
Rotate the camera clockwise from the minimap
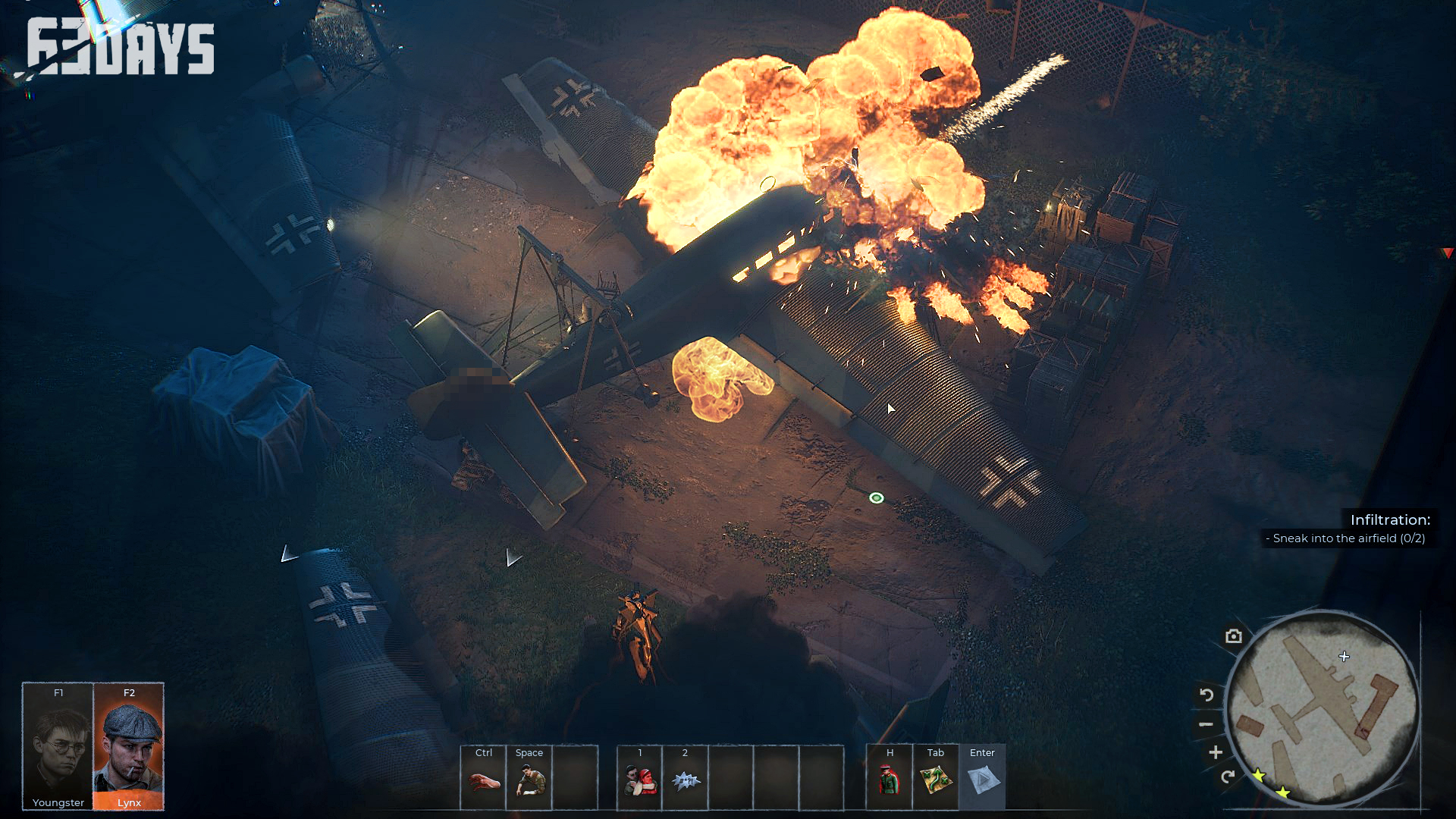1228,777
